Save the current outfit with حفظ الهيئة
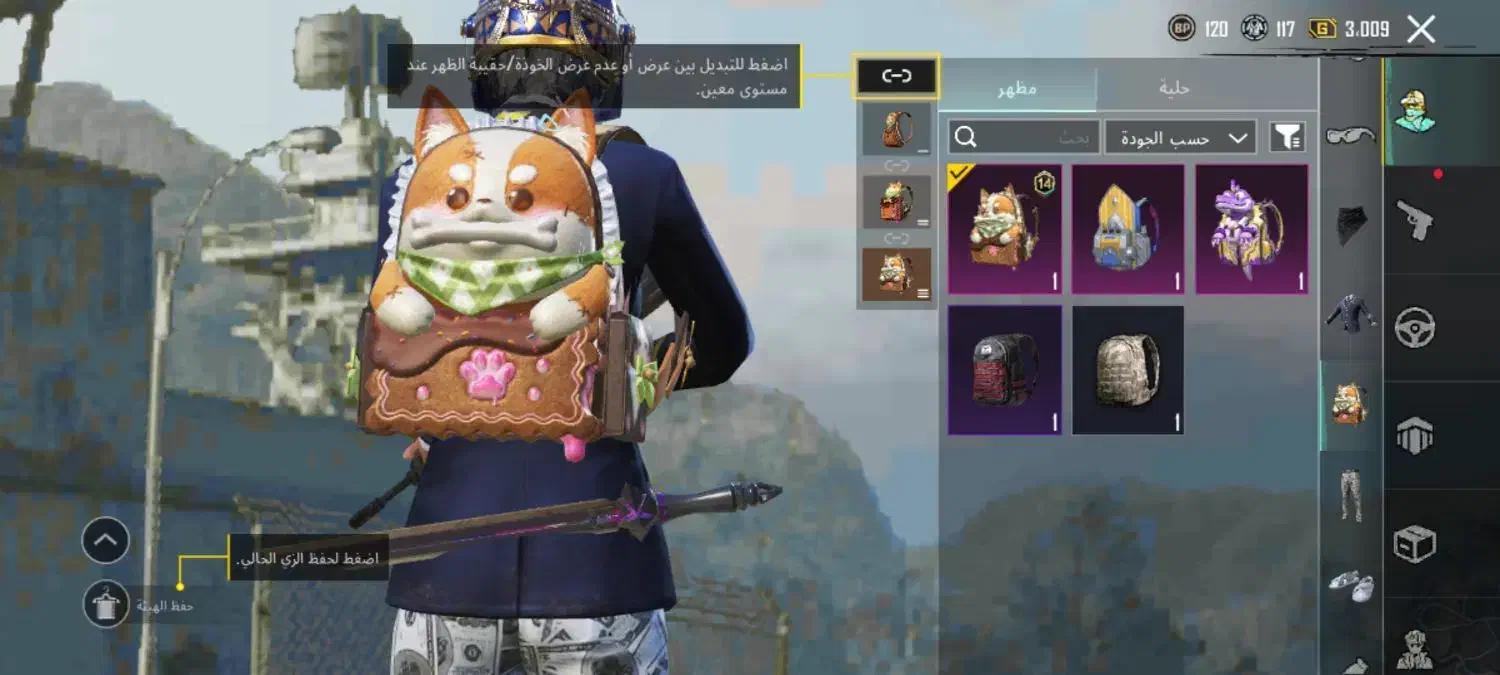The image size is (1500, 675). coord(107,604)
